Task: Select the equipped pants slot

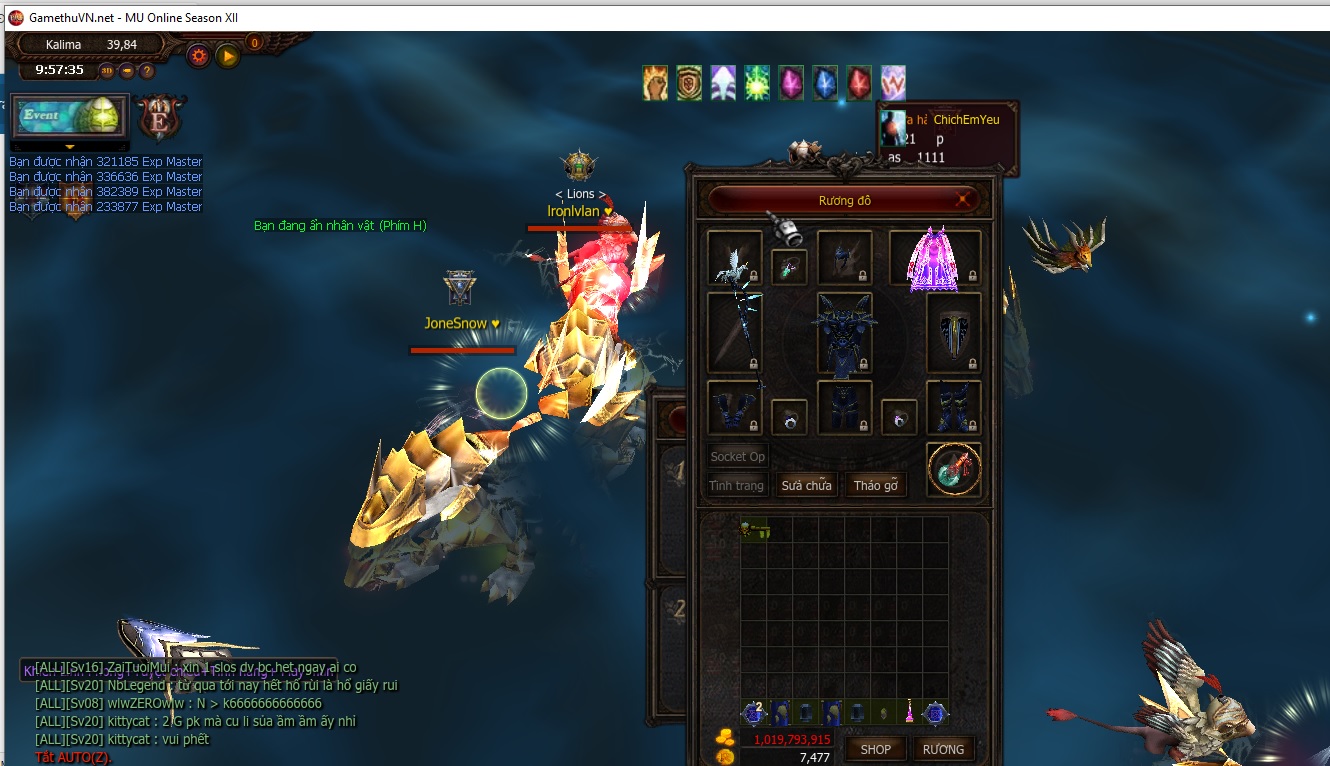Action: 844,407
